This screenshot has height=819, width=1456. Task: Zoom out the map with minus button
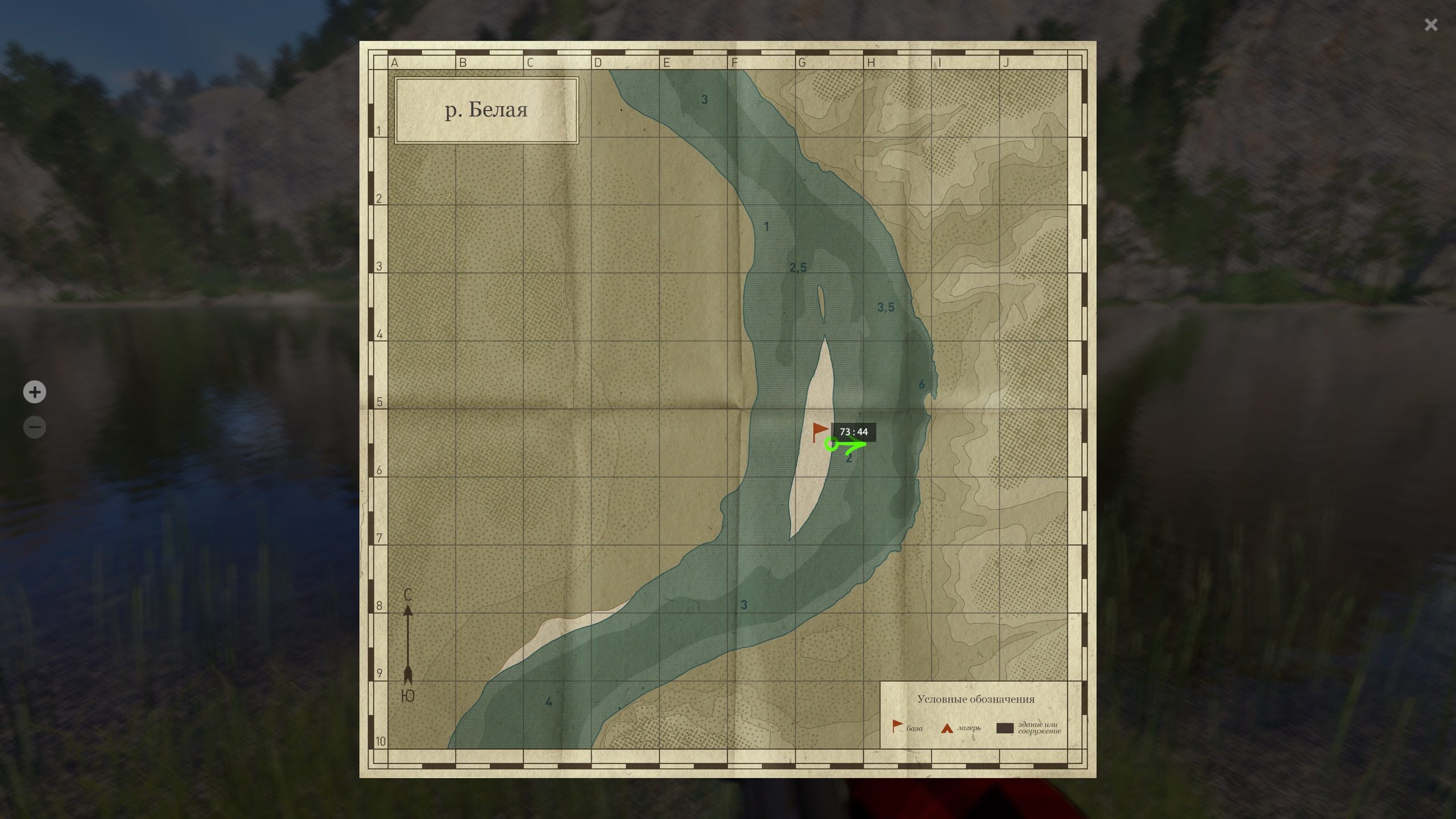pos(35,427)
